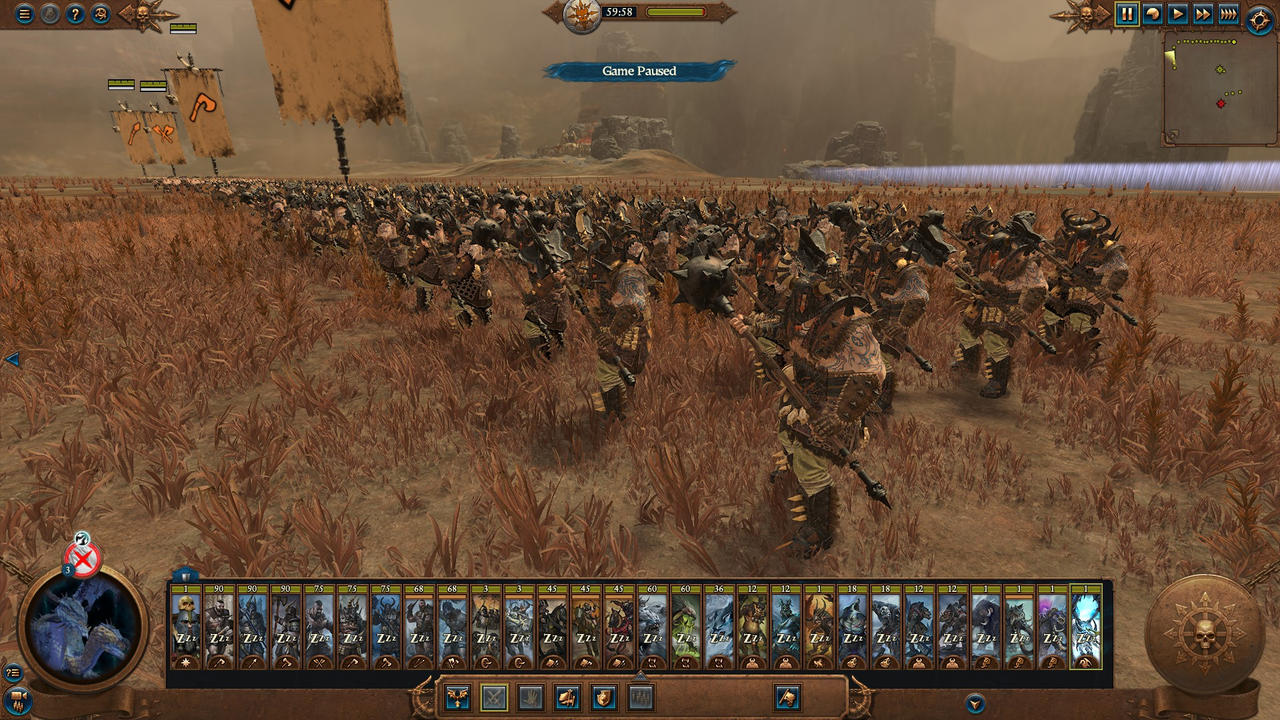
Task: Select the green-skinned unit card
Action: [686, 628]
